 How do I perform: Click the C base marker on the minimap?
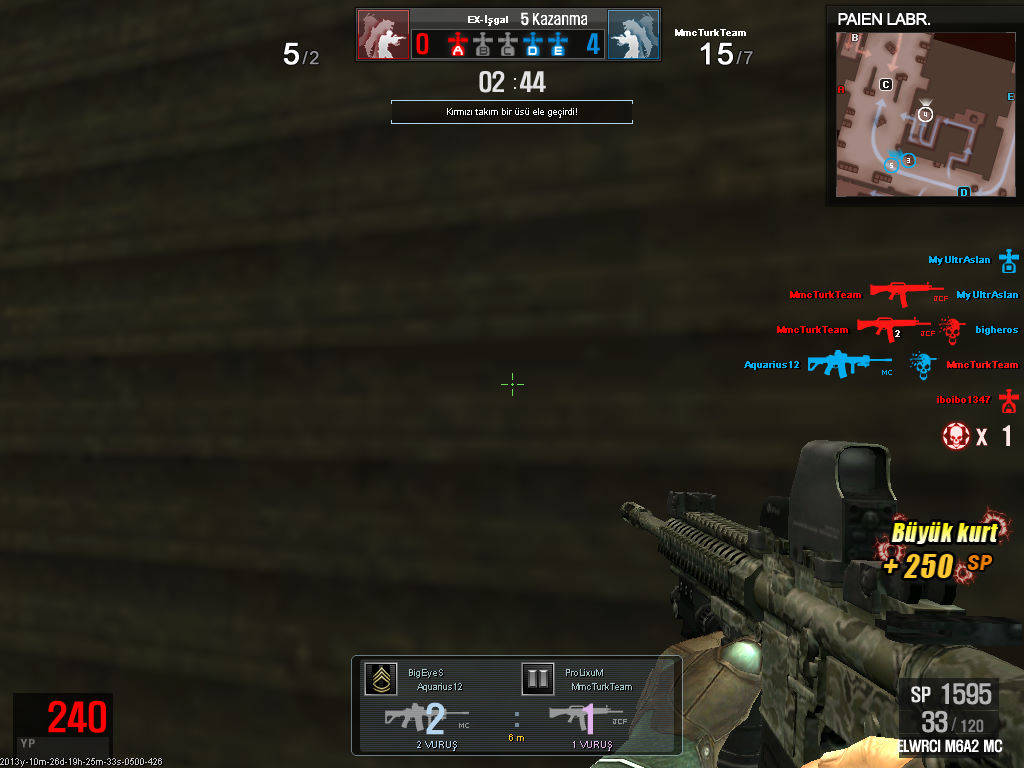click(886, 85)
